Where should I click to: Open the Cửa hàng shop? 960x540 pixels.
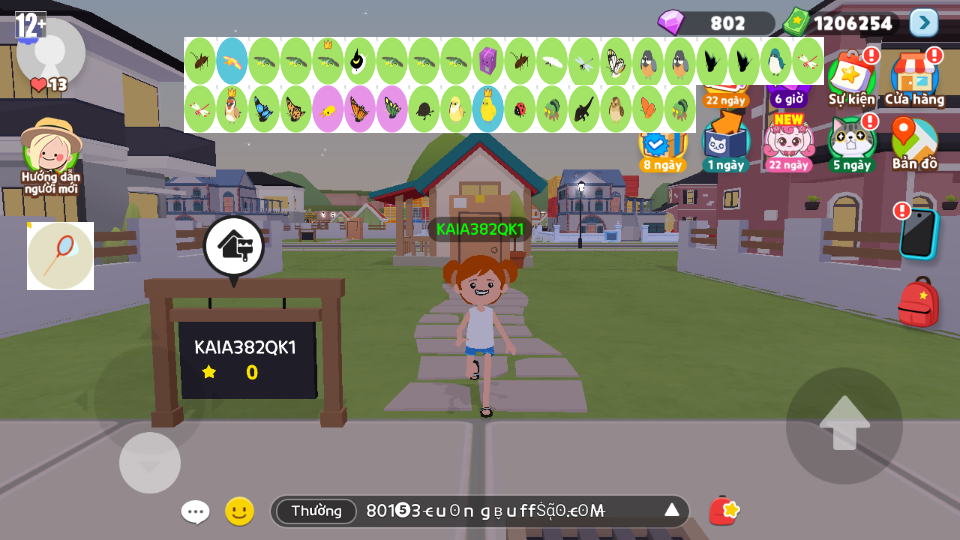(x=914, y=77)
